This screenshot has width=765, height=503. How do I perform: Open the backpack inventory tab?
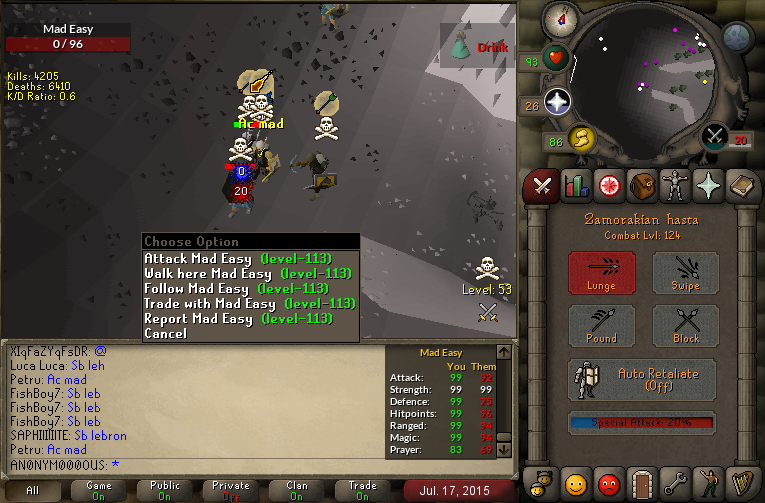[643, 185]
